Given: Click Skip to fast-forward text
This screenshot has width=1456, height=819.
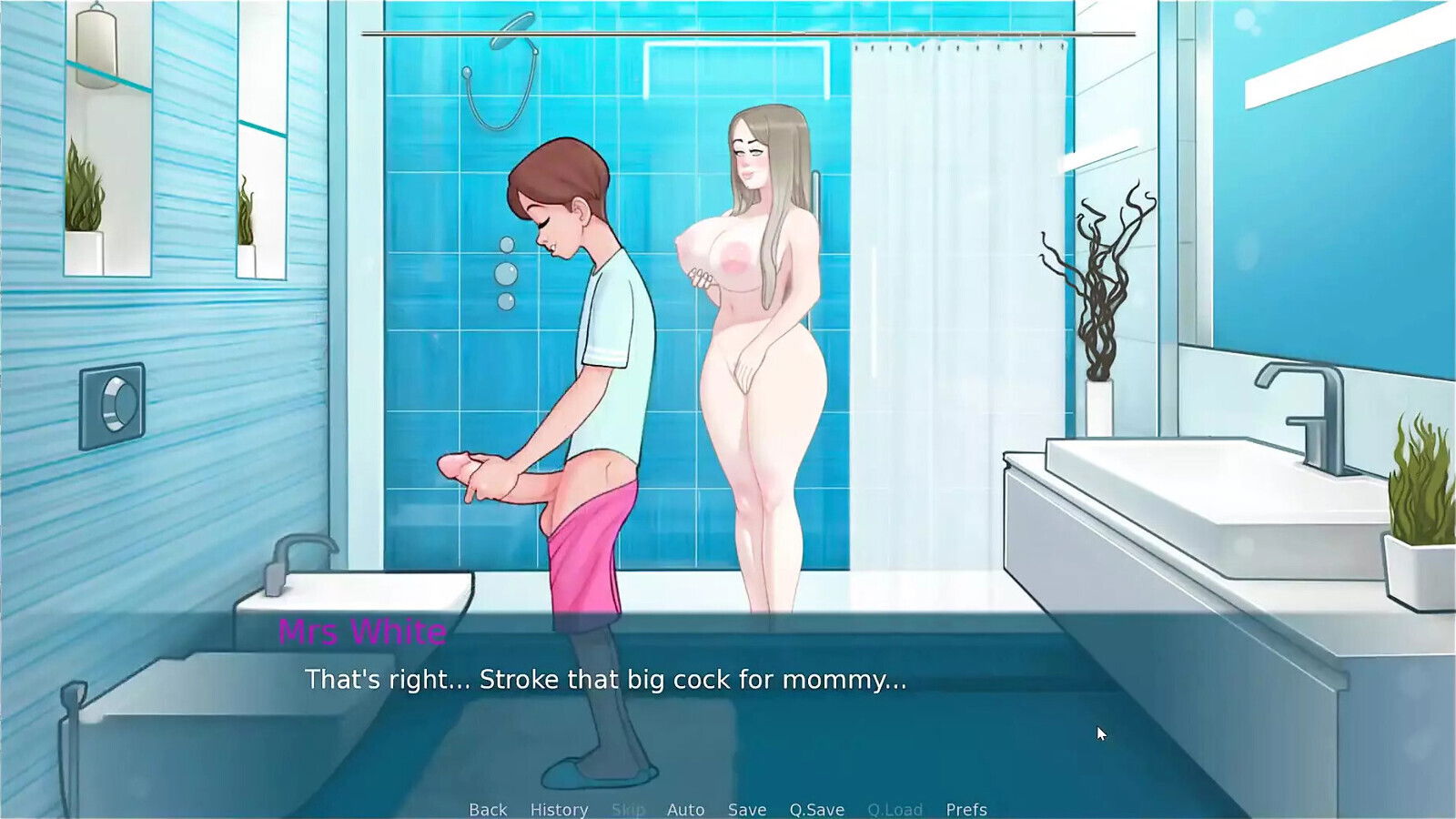Looking at the screenshot, I should click(629, 809).
